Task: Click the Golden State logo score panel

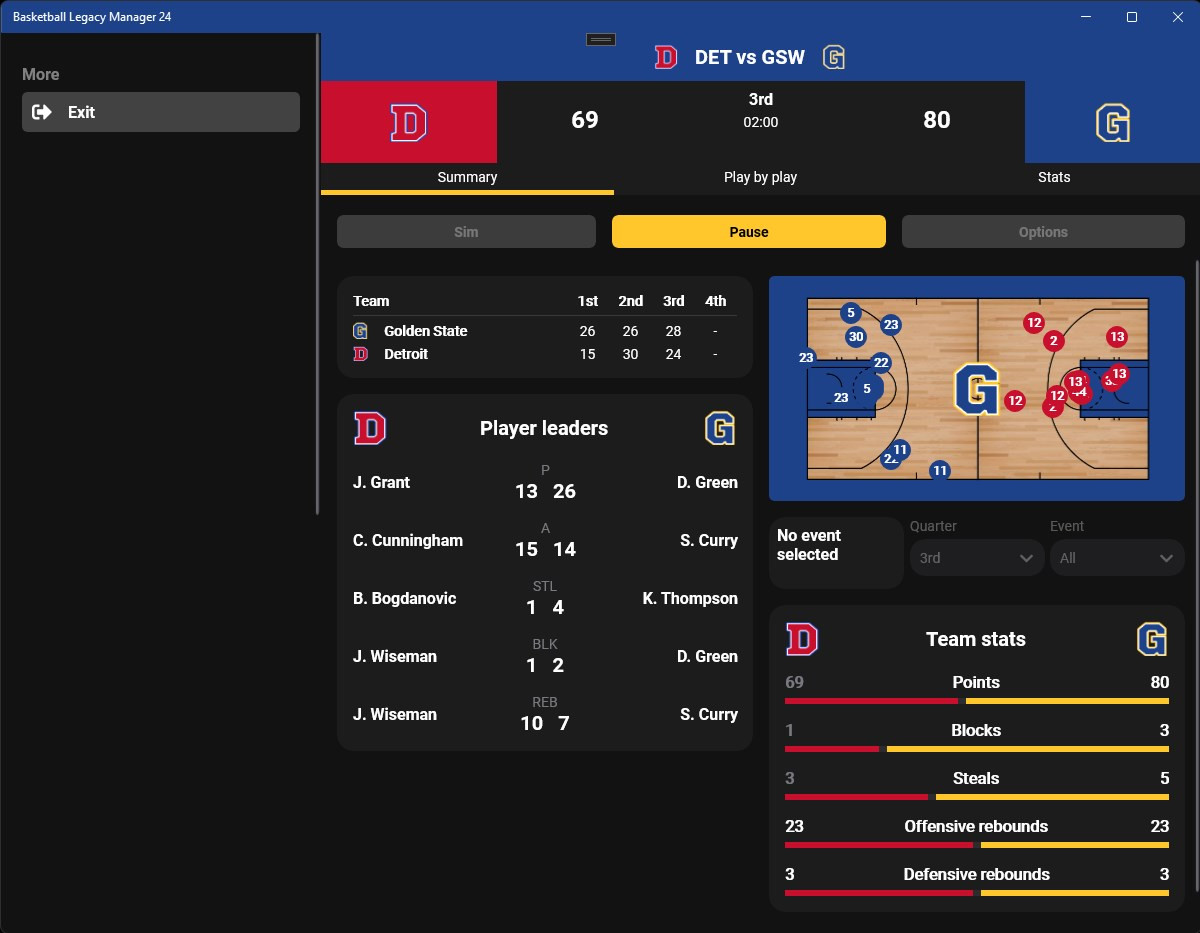Action: [1112, 122]
